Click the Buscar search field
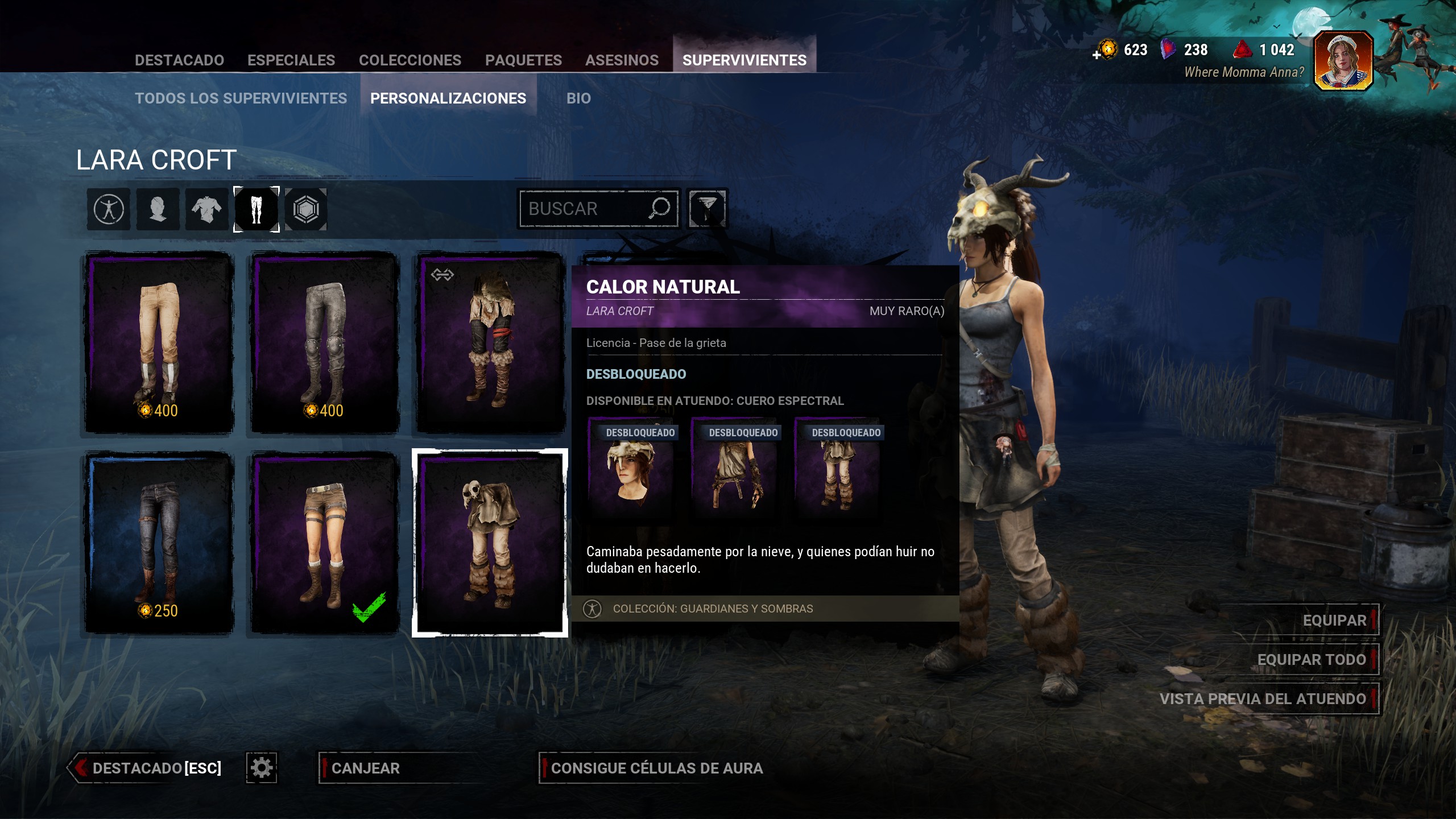This screenshot has width=1456, height=819. coord(586,209)
